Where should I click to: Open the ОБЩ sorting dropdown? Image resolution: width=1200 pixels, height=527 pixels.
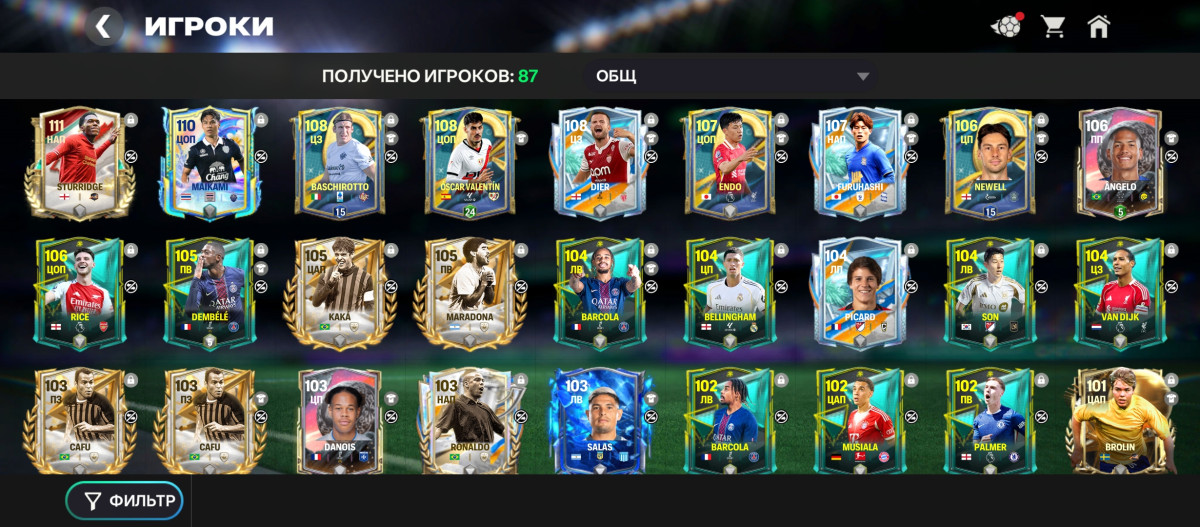point(730,76)
